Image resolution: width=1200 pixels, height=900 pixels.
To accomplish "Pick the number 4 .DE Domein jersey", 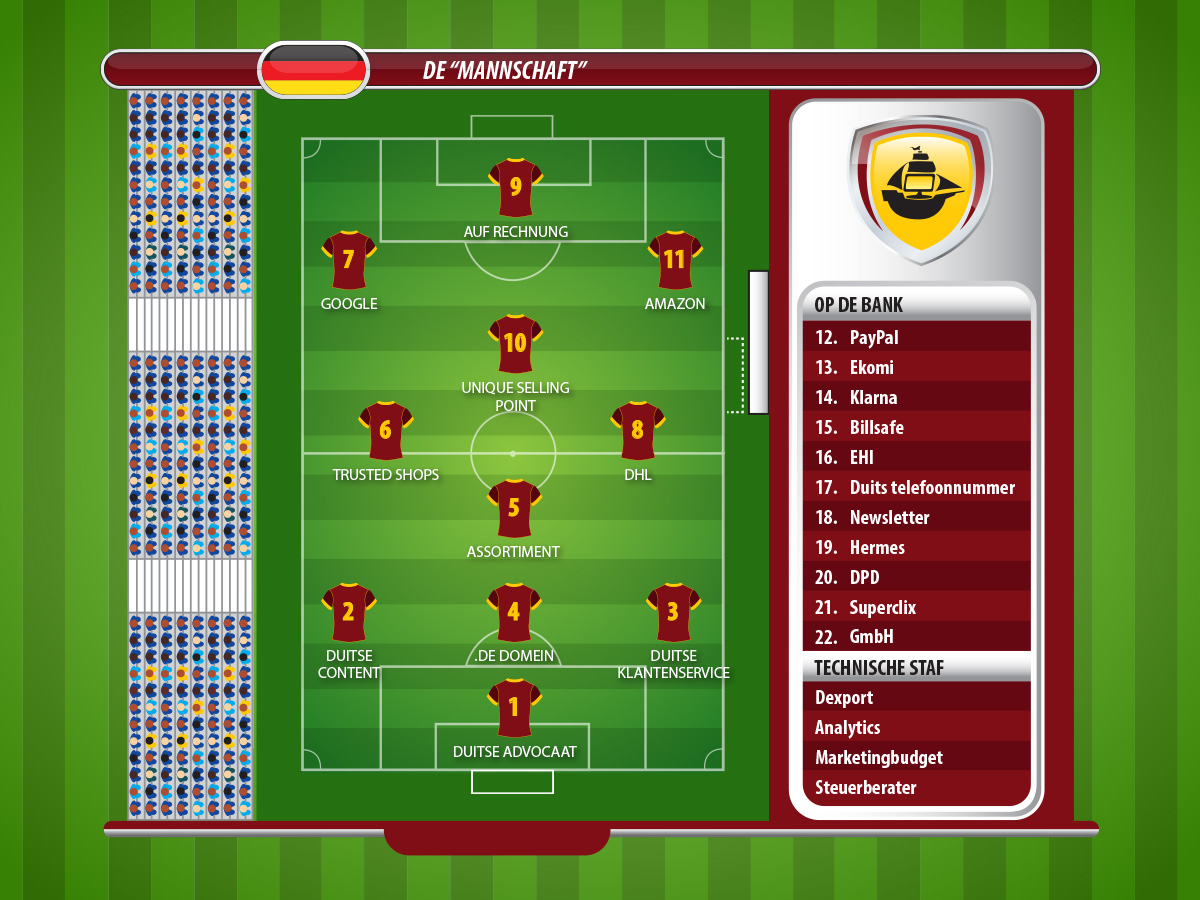I will tap(514, 612).
